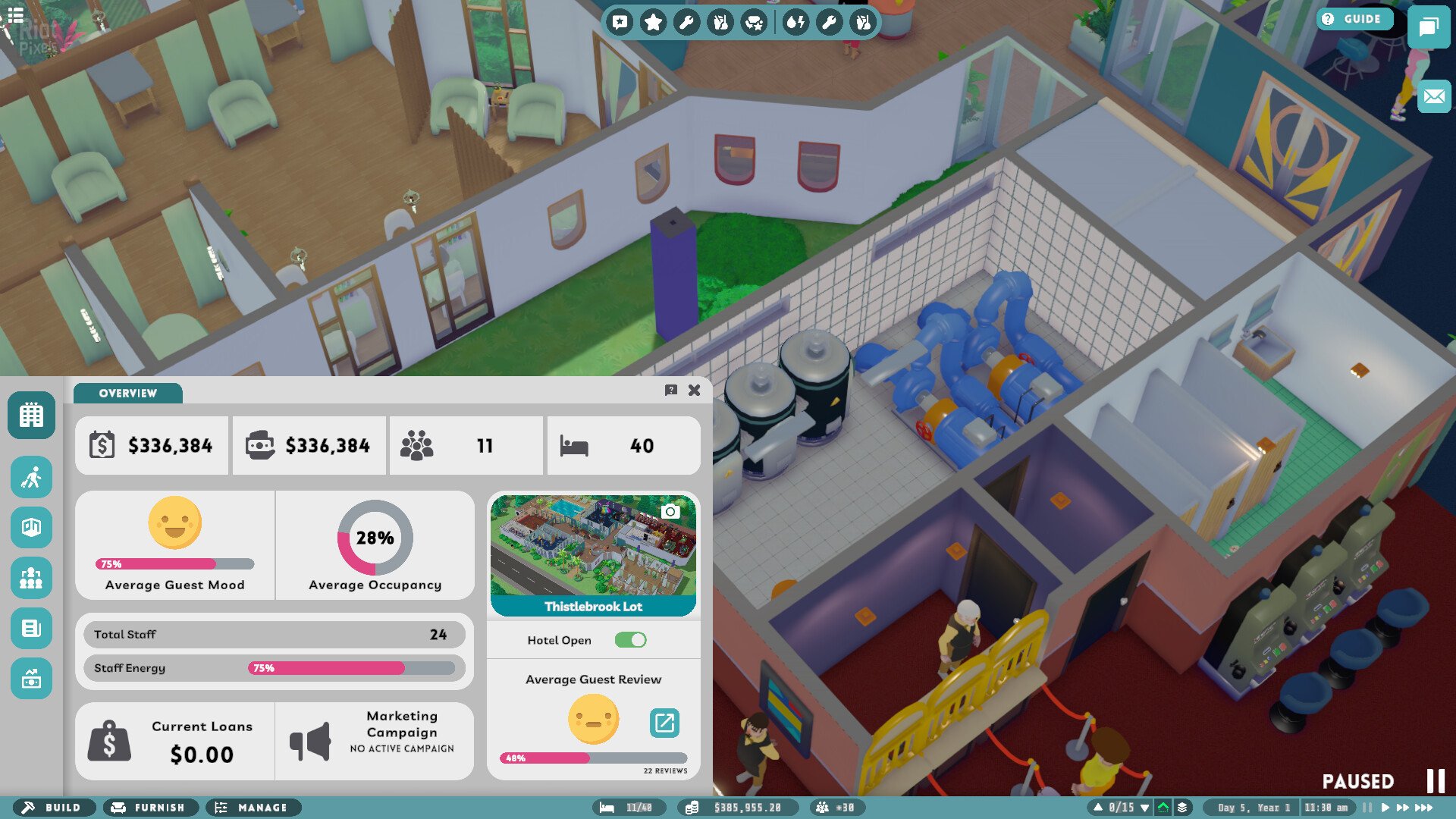Open detailed guest reviews via share button
1456x819 pixels.
tap(664, 723)
